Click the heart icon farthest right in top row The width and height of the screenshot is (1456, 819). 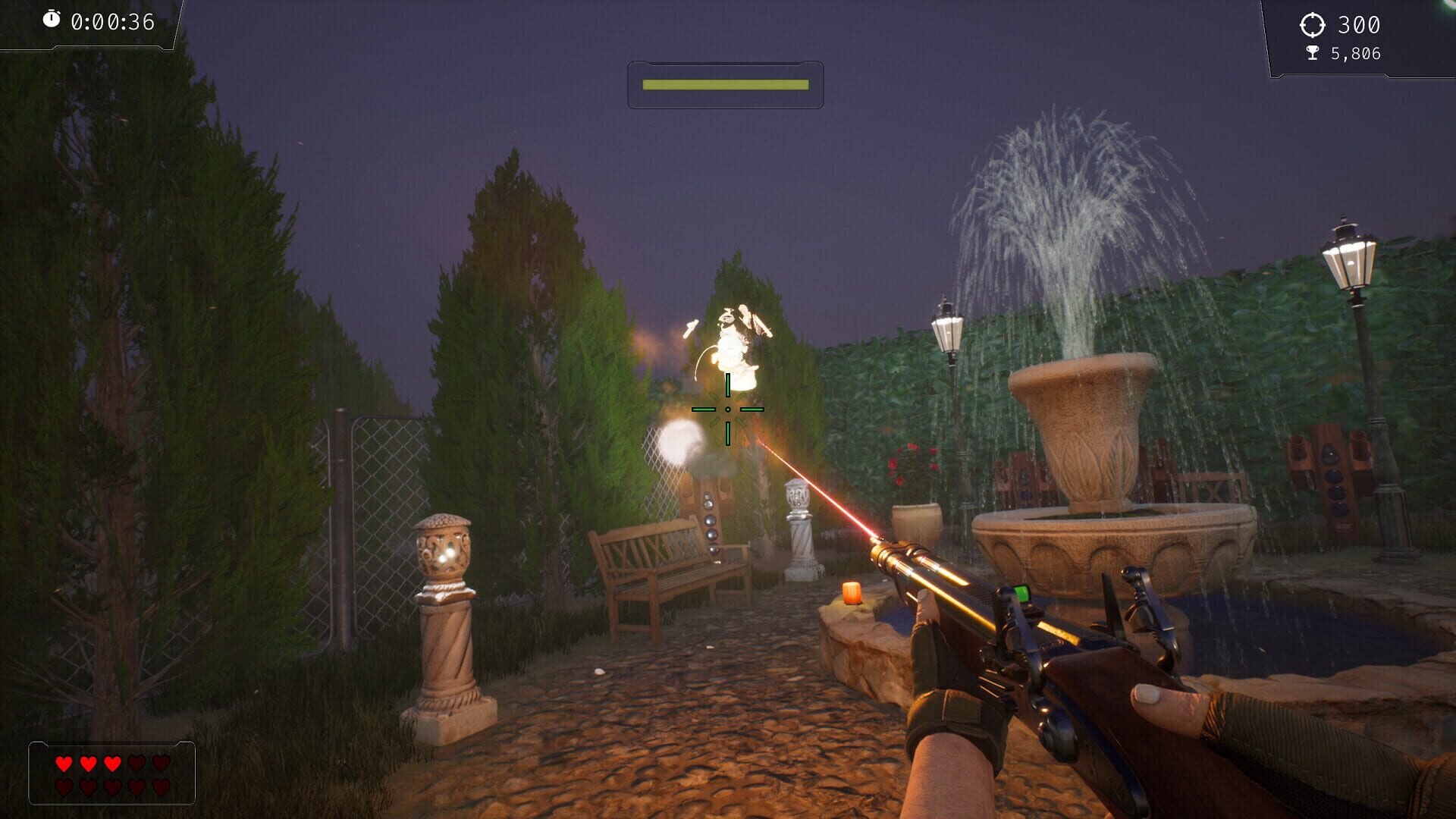[x=161, y=764]
